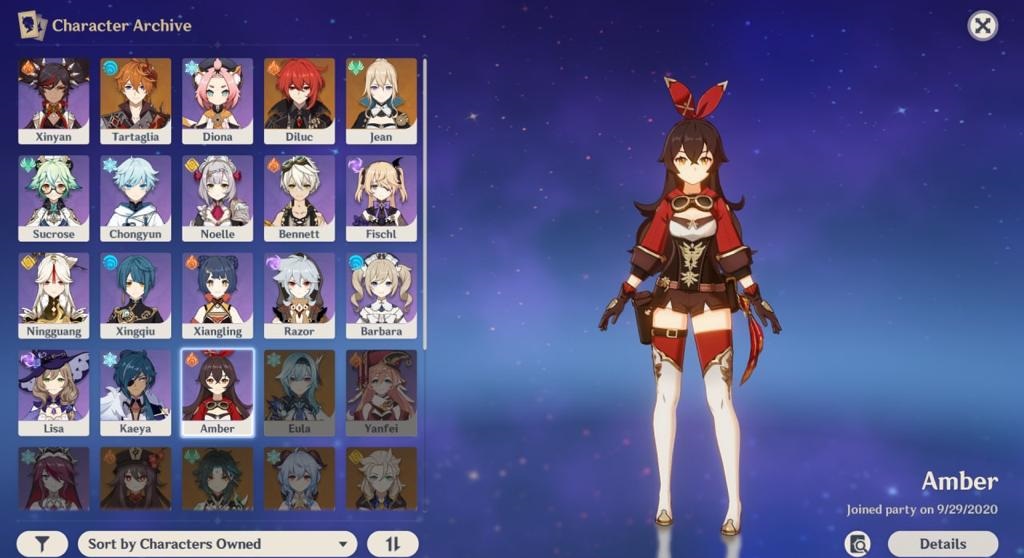Select Ningguang's character card

coord(53,294)
